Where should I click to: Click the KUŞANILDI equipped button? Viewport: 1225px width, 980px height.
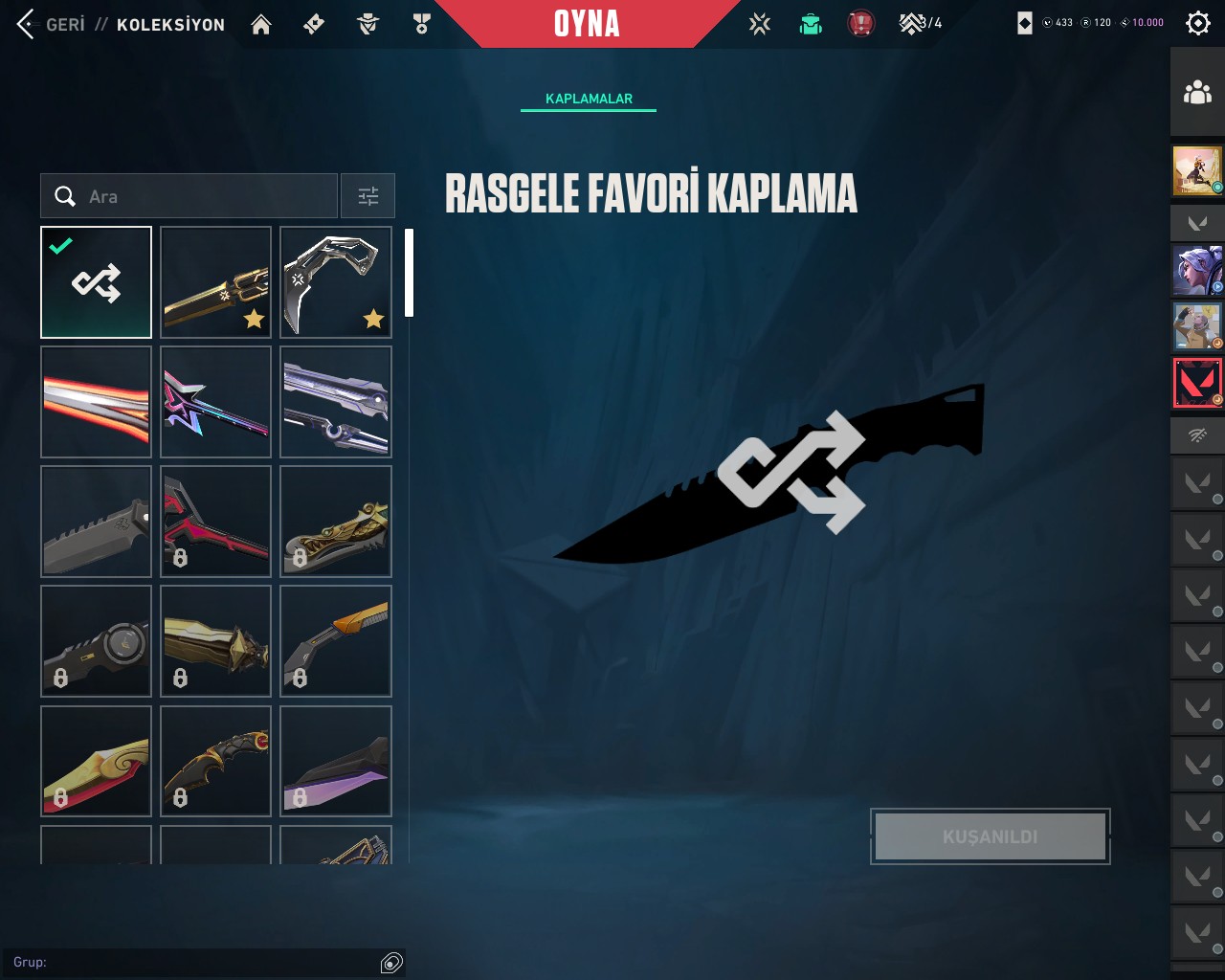[991, 836]
